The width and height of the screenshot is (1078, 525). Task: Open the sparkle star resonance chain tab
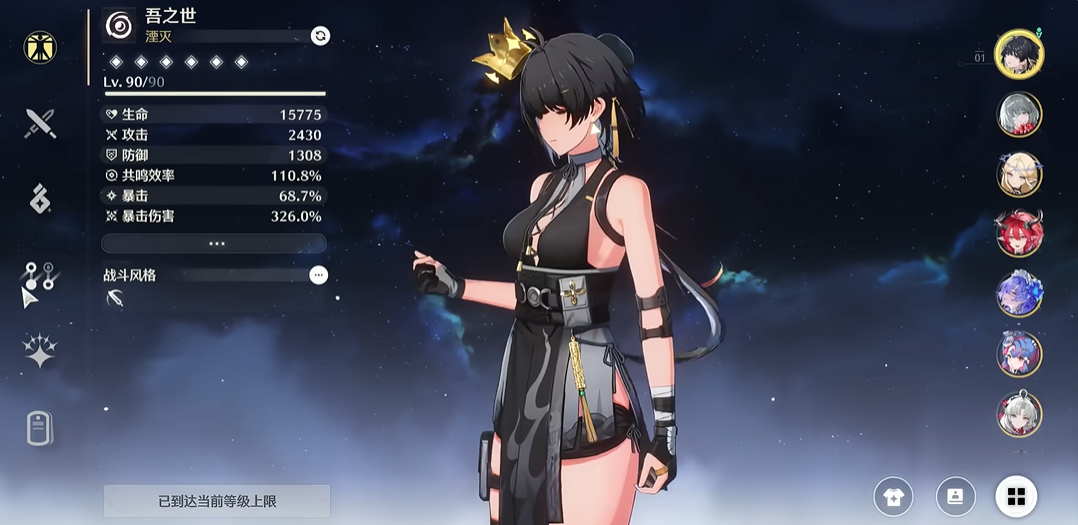coord(40,350)
